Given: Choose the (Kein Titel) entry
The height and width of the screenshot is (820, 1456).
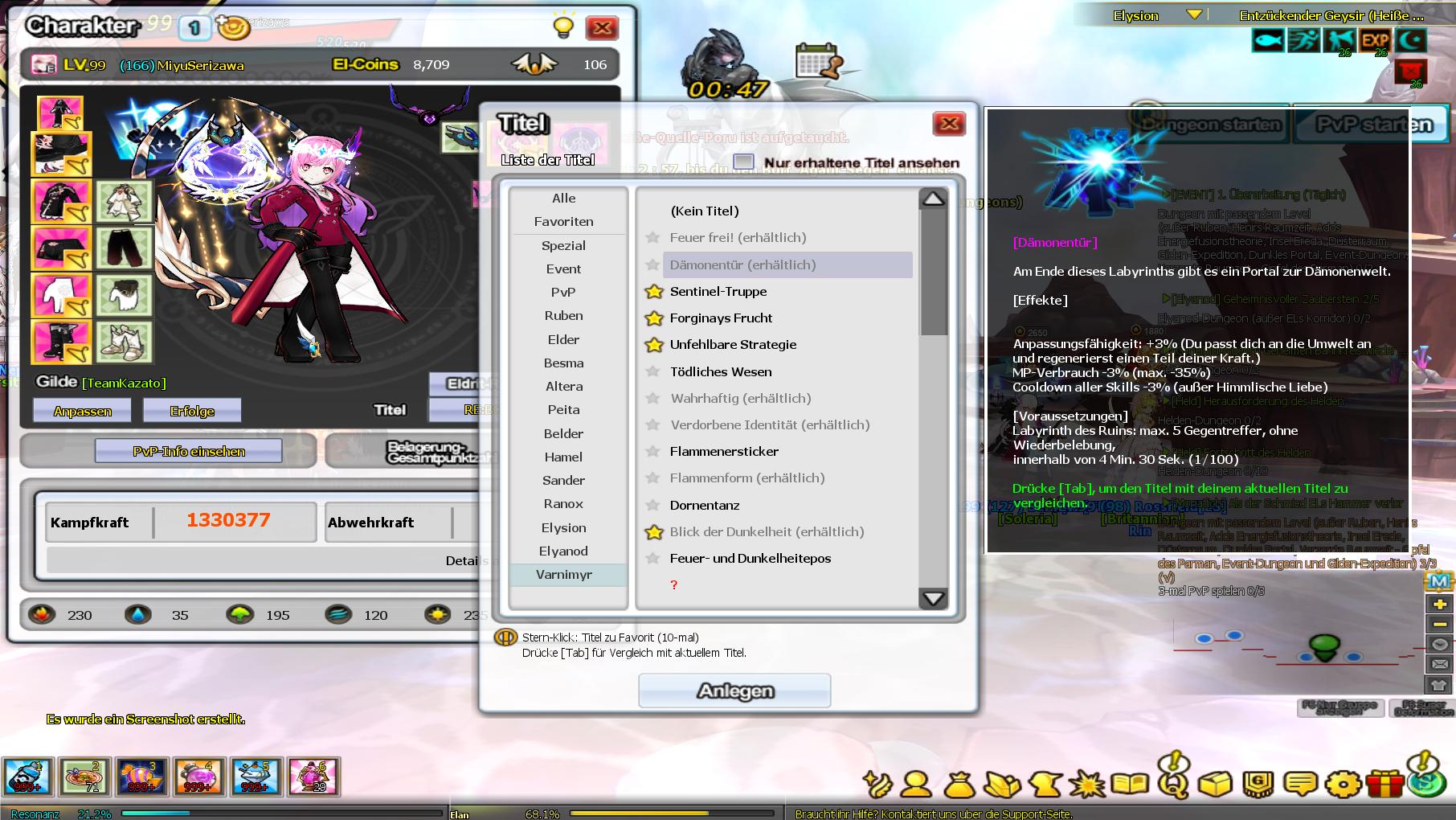Looking at the screenshot, I should [x=705, y=211].
